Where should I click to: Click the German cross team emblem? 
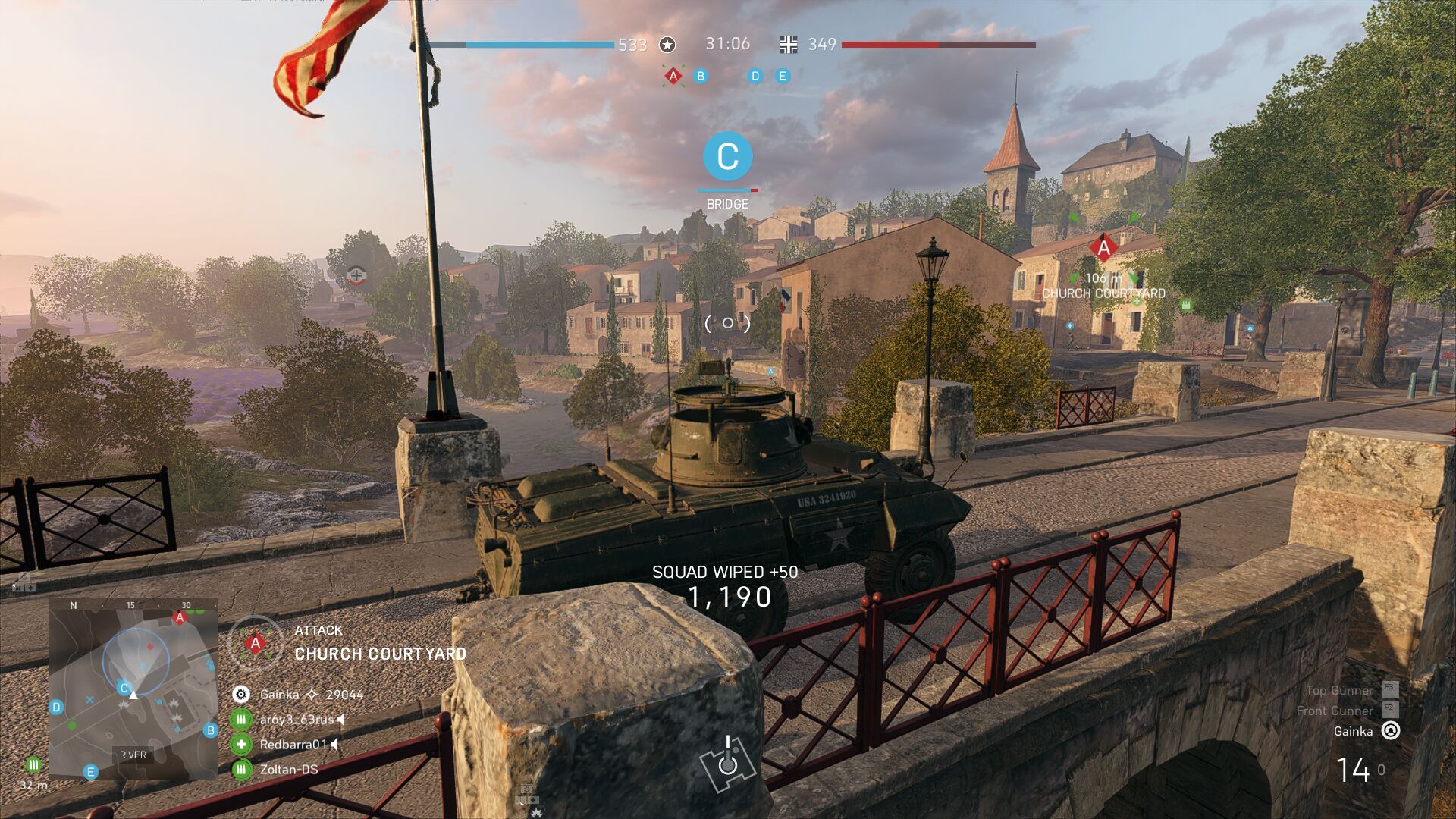[x=789, y=45]
